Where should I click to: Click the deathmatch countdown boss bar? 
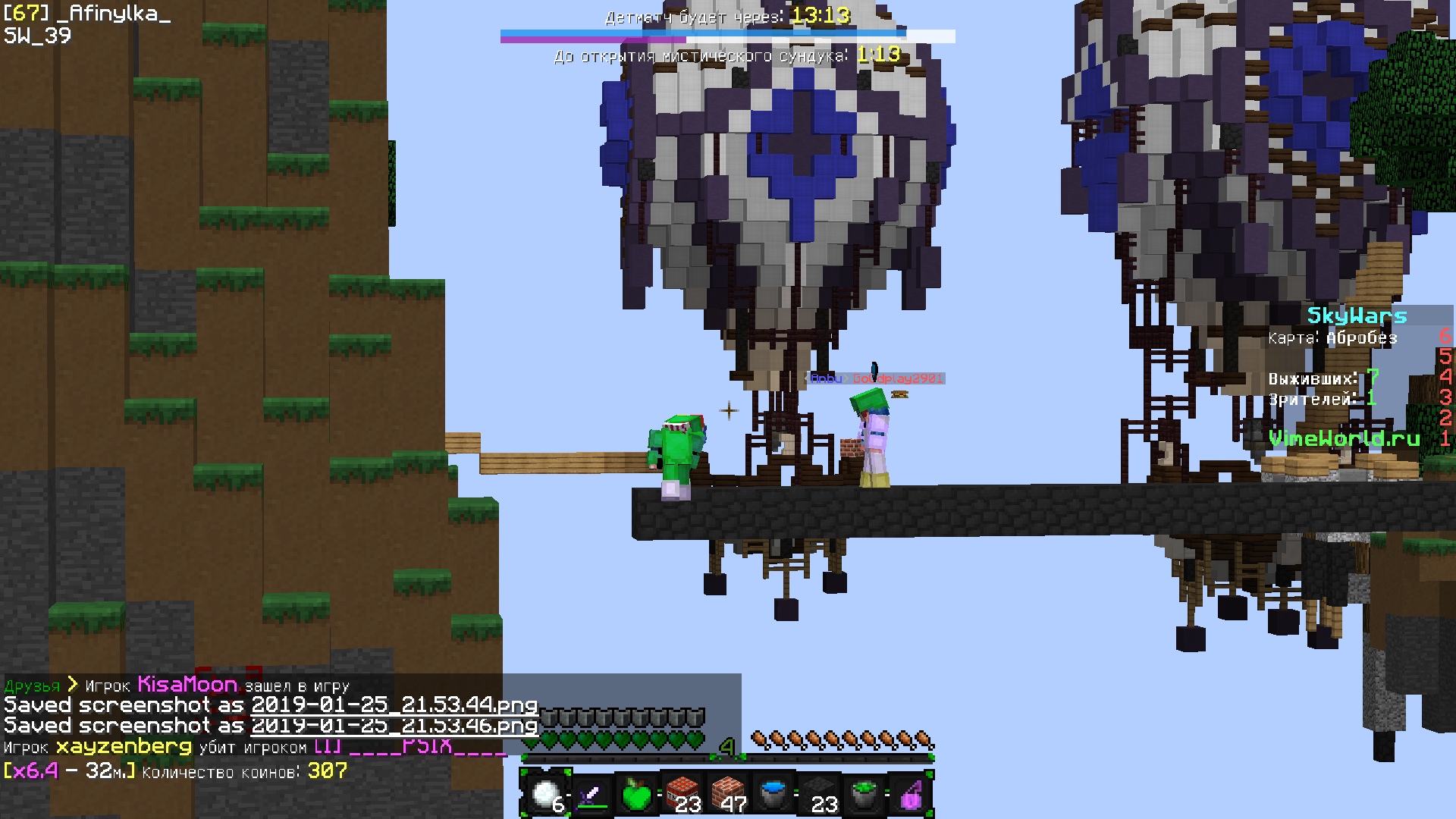pos(728,33)
